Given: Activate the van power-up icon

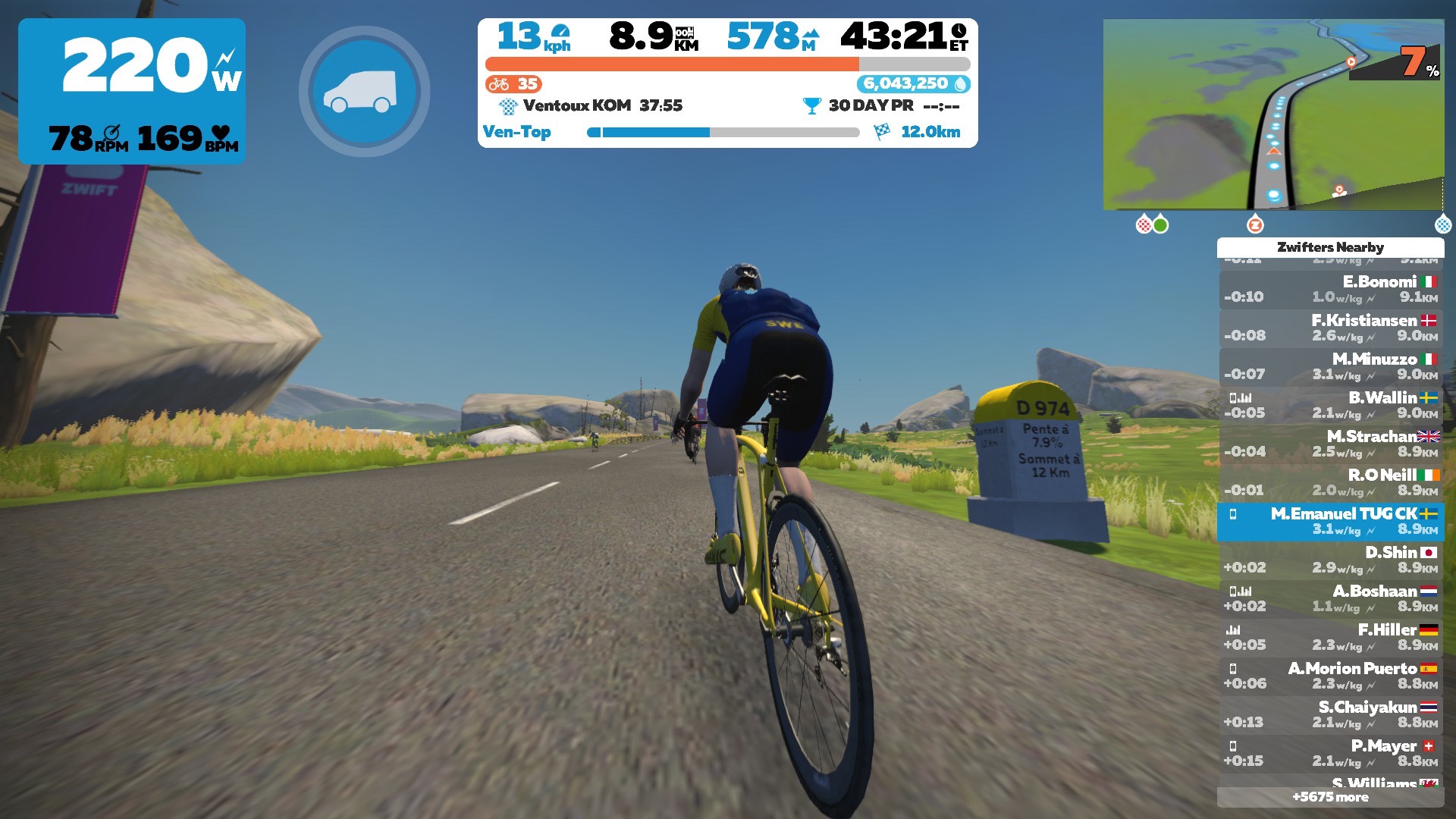Looking at the screenshot, I should tap(364, 92).
